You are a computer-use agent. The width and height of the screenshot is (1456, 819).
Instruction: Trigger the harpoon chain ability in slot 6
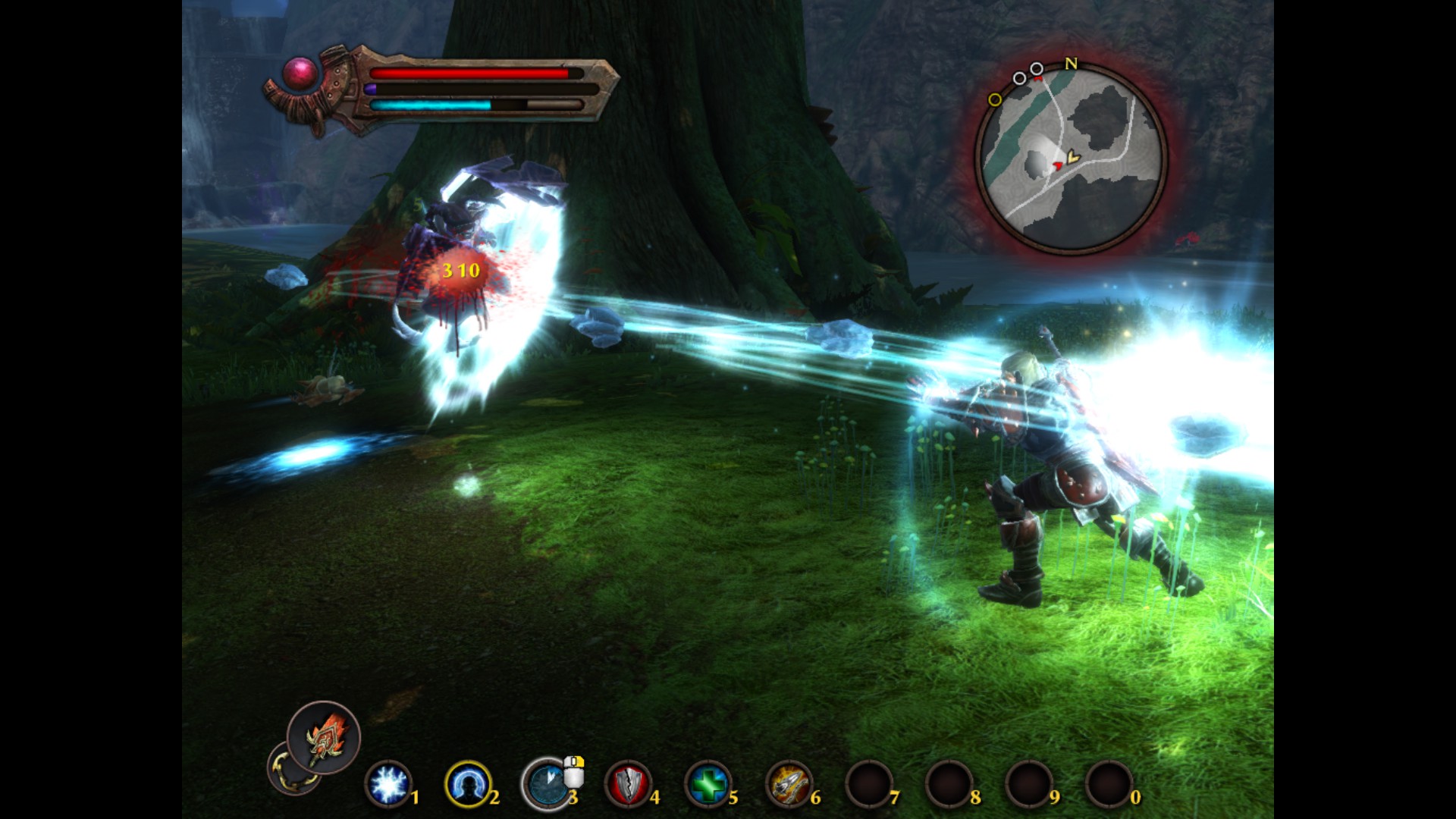pyautogui.click(x=789, y=784)
